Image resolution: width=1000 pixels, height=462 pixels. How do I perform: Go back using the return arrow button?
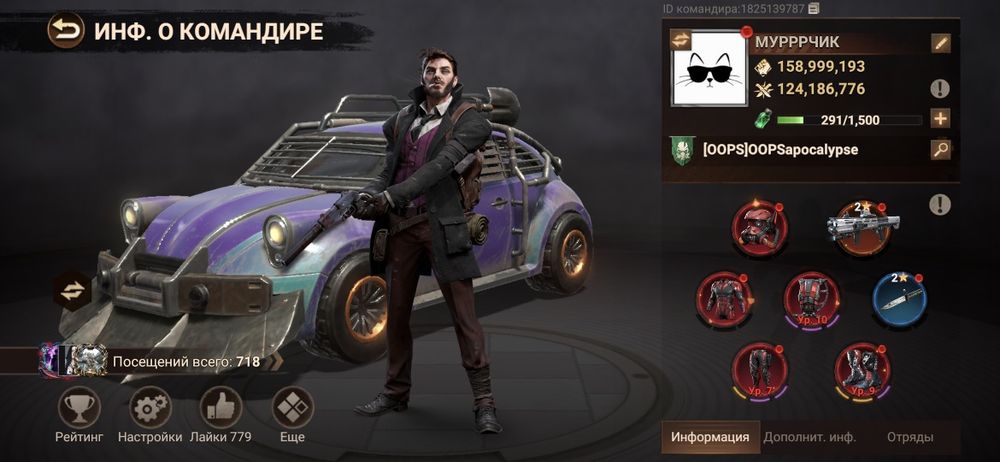pyautogui.click(x=66, y=30)
